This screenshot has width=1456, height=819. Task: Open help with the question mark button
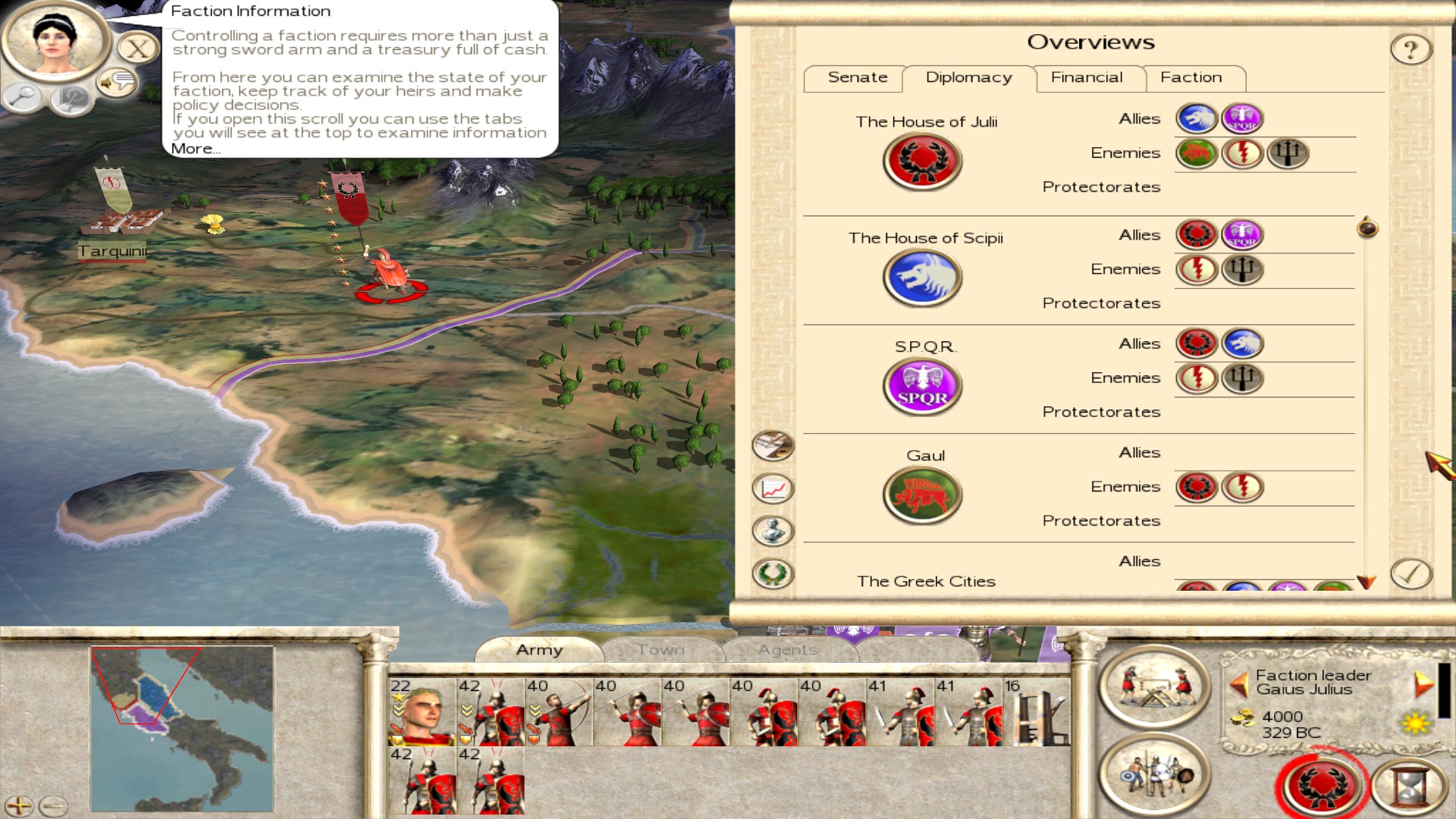[x=1410, y=50]
